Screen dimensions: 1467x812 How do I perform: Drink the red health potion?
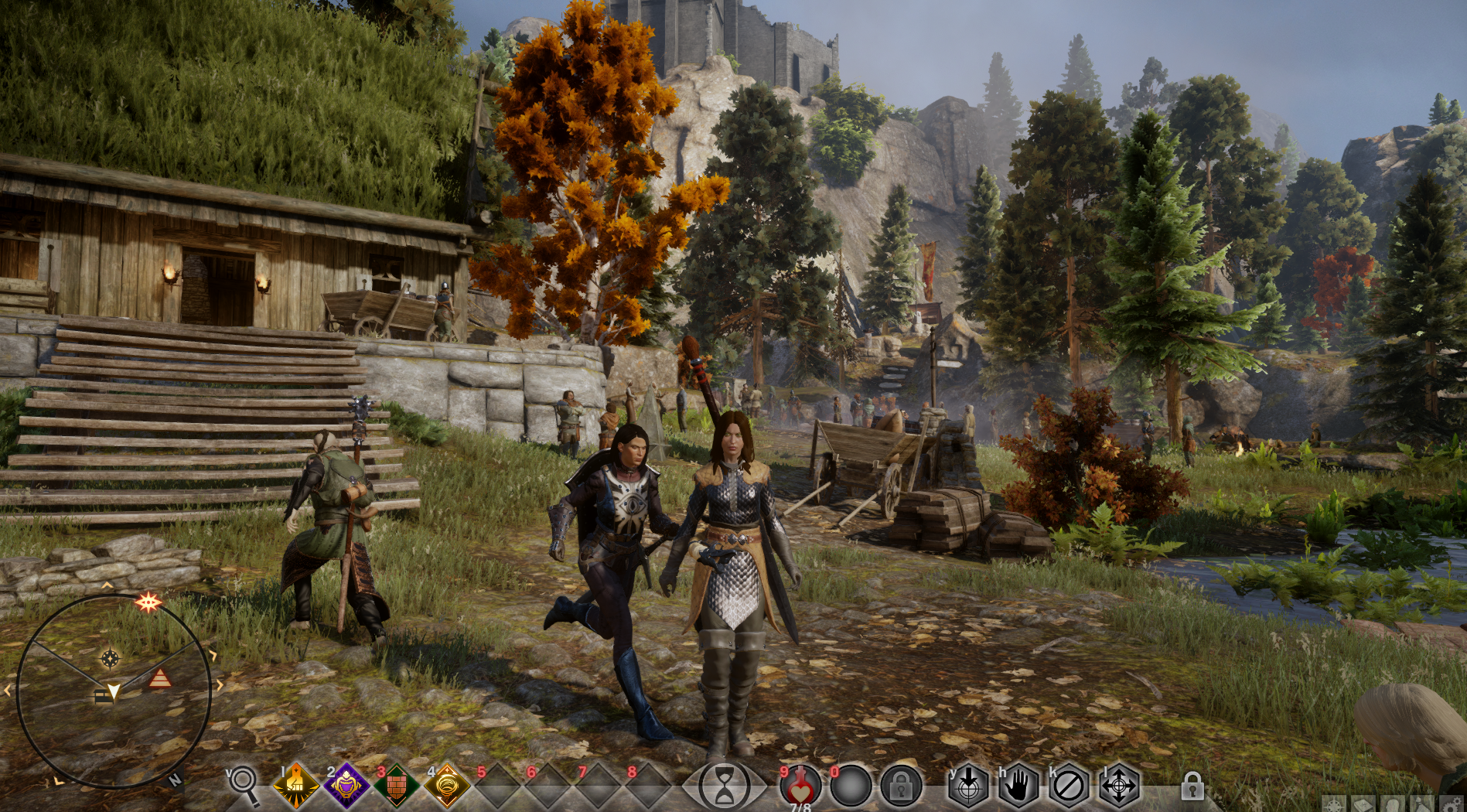pyautogui.click(x=801, y=786)
